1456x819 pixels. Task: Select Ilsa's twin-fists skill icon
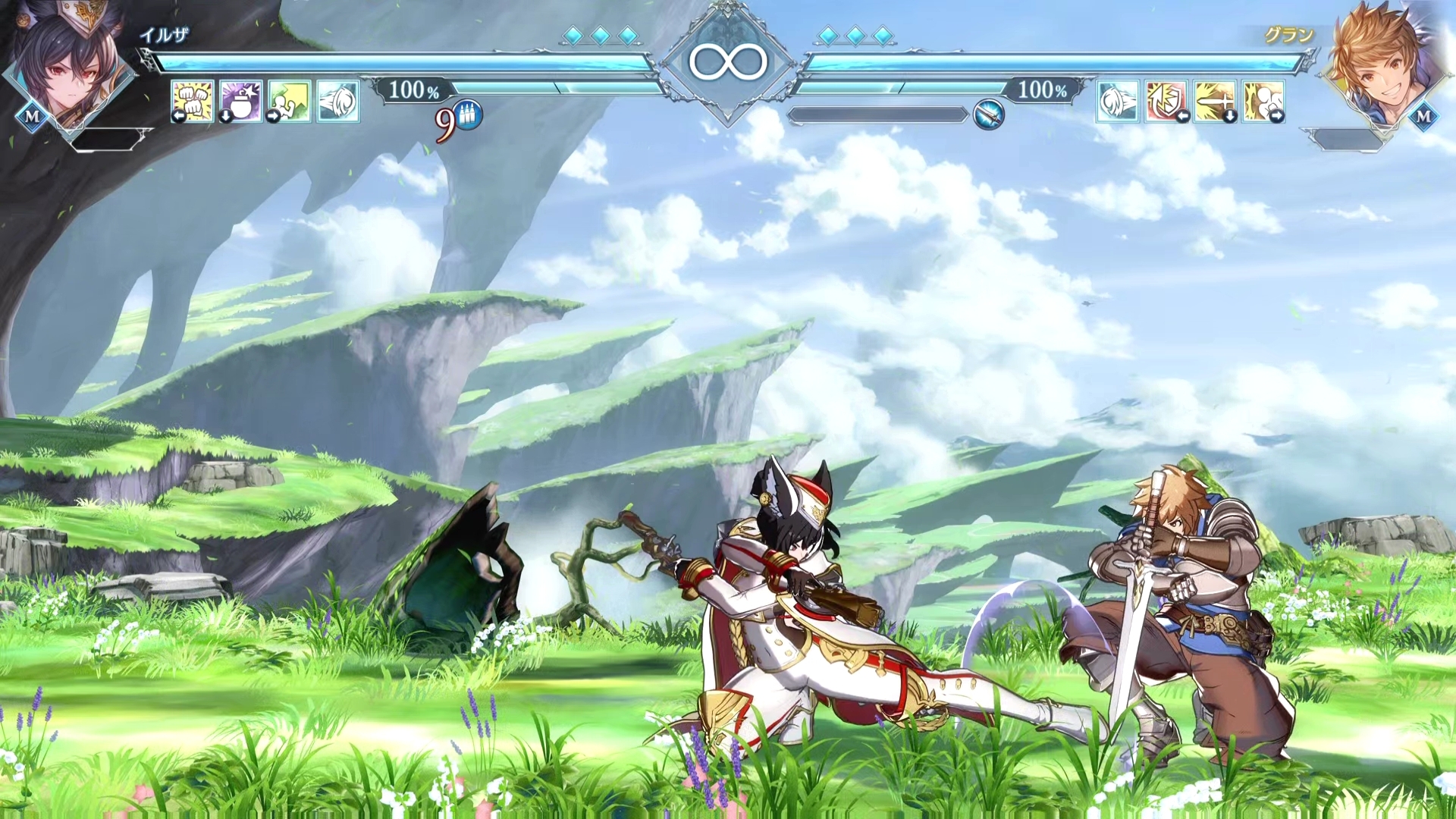[x=192, y=100]
